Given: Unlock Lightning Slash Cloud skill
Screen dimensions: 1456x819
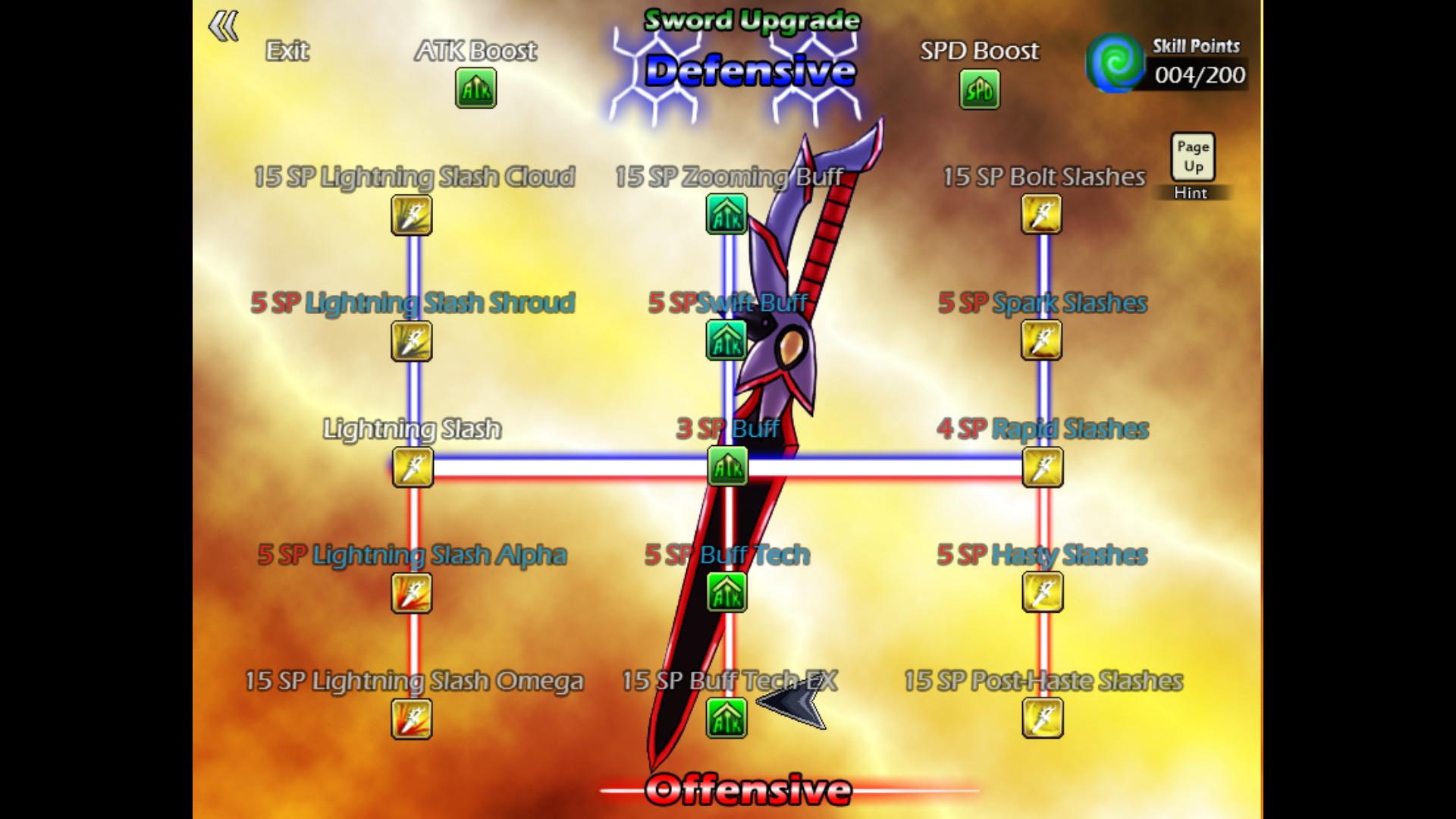Looking at the screenshot, I should click(410, 215).
